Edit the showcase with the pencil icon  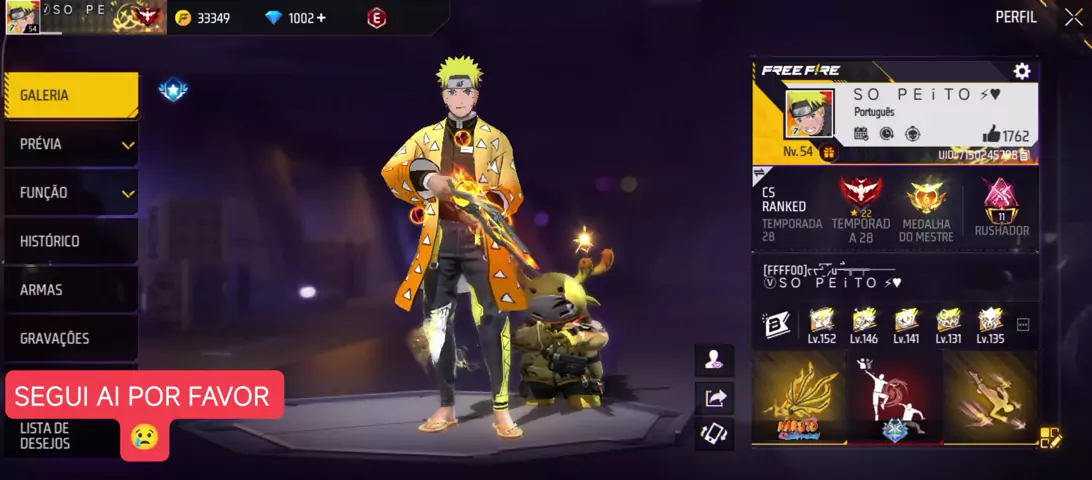[1050, 437]
